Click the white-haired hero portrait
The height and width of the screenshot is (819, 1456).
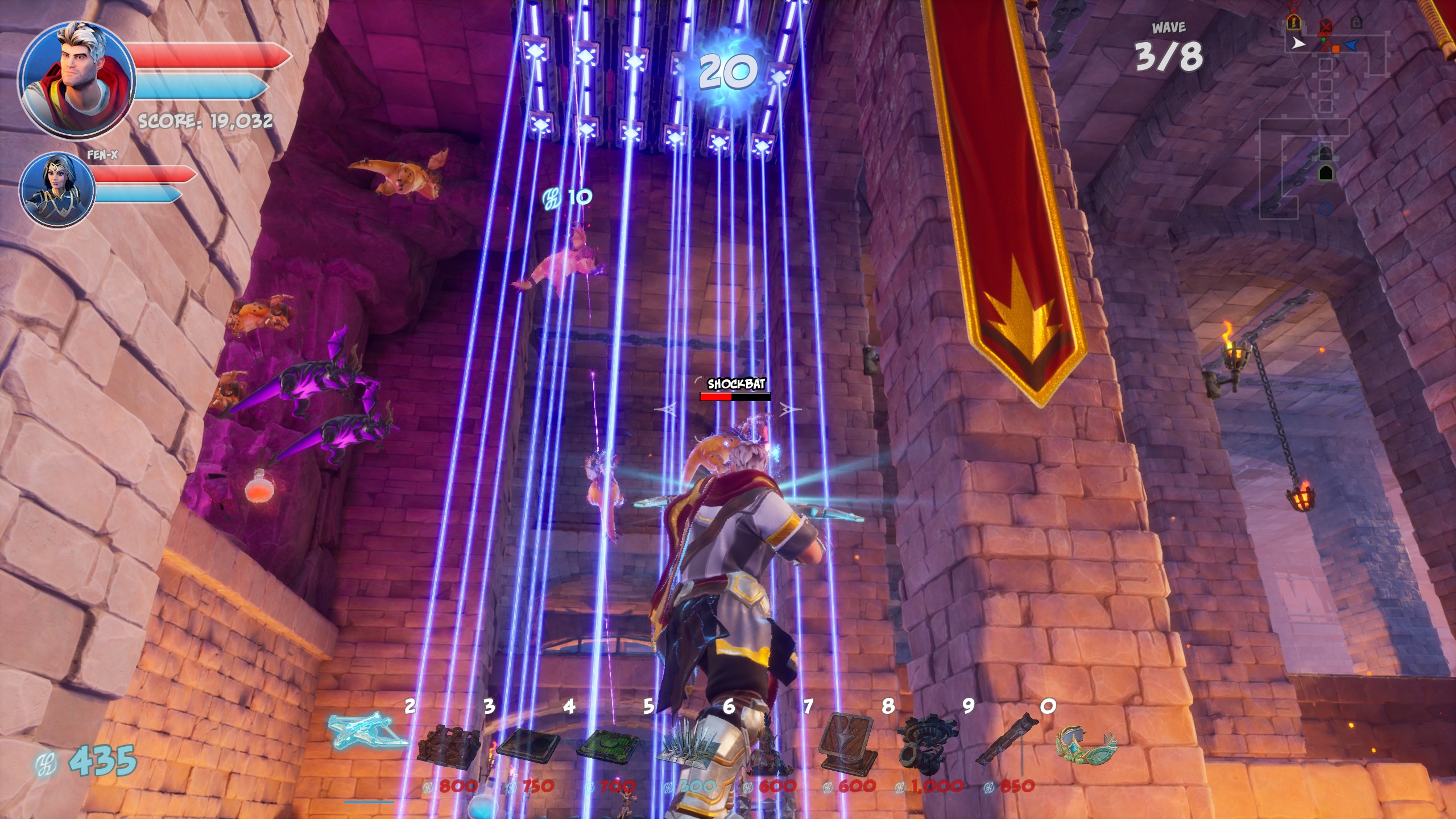point(76,80)
